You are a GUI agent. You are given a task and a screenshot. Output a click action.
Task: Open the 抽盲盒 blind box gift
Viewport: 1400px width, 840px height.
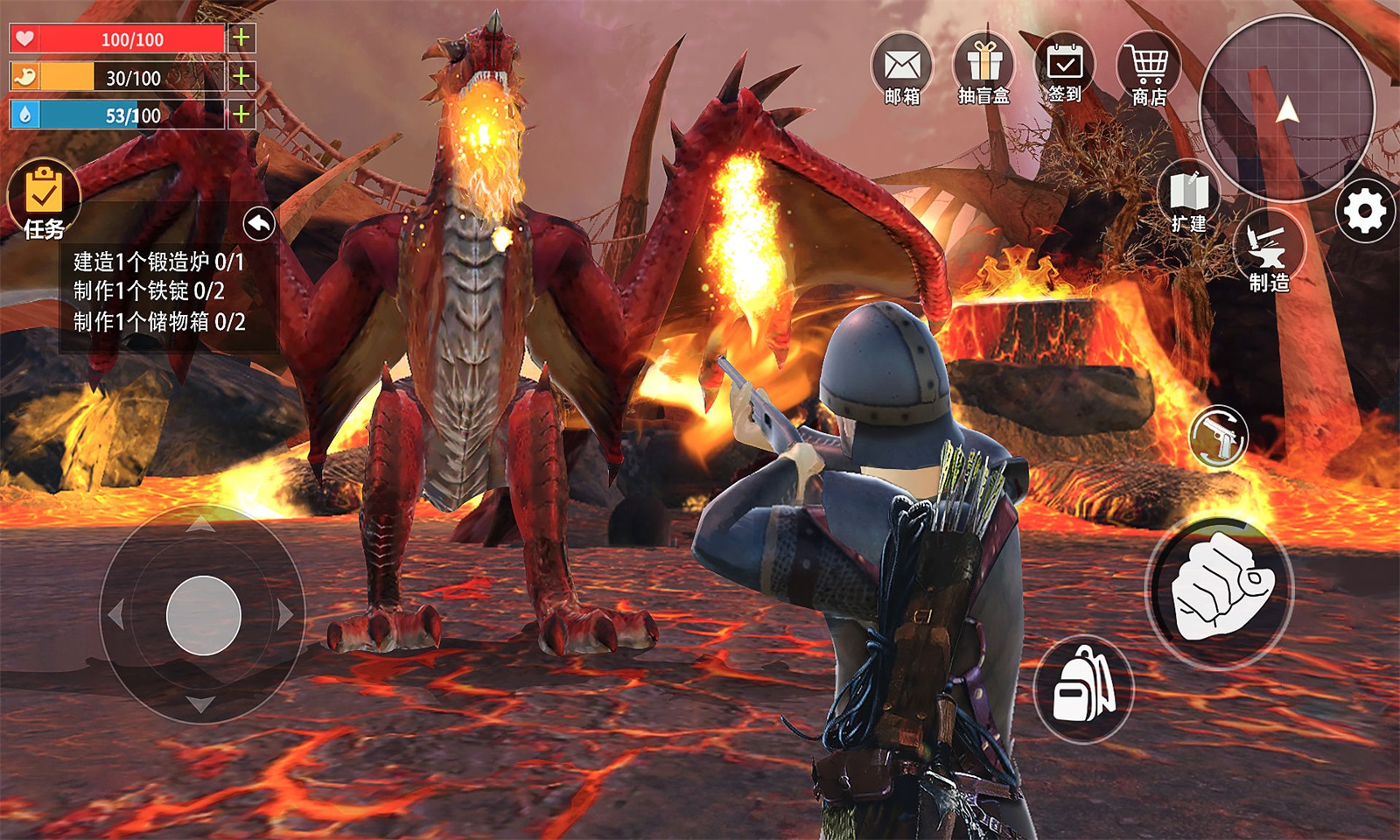pyautogui.click(x=983, y=68)
